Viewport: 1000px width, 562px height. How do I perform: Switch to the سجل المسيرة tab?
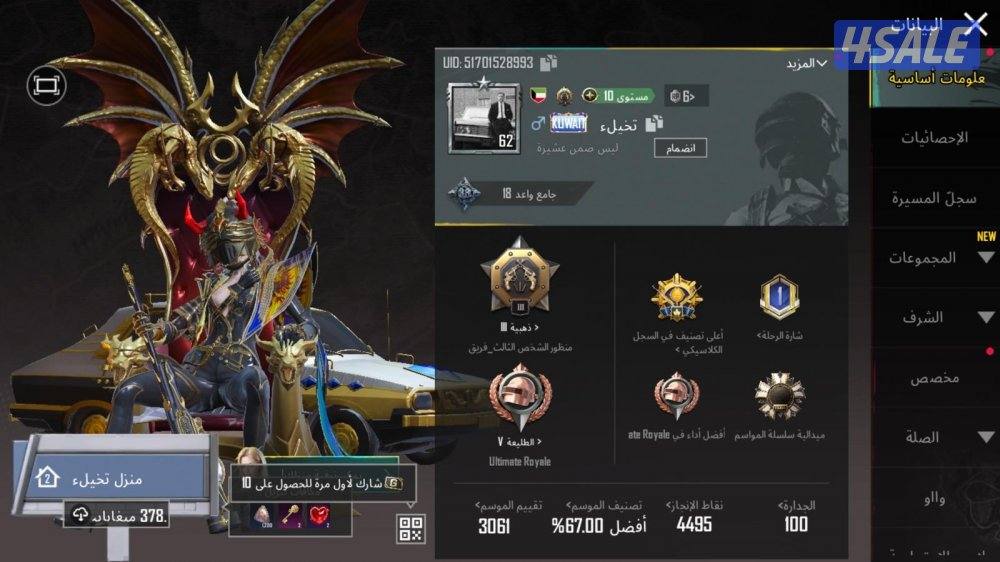(934, 198)
